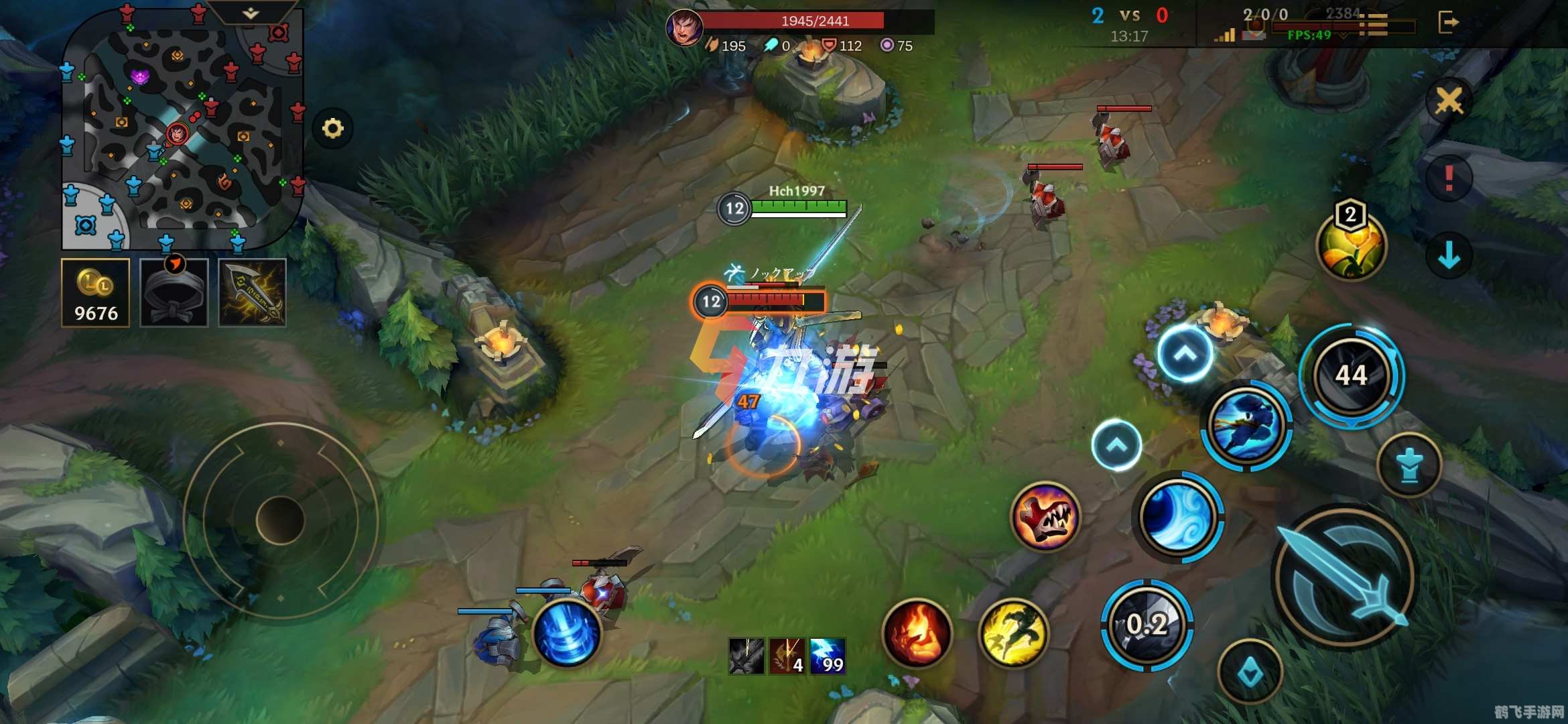1568x724 pixels.
Task: Activate the blue swirl ability
Action: coord(1177,516)
